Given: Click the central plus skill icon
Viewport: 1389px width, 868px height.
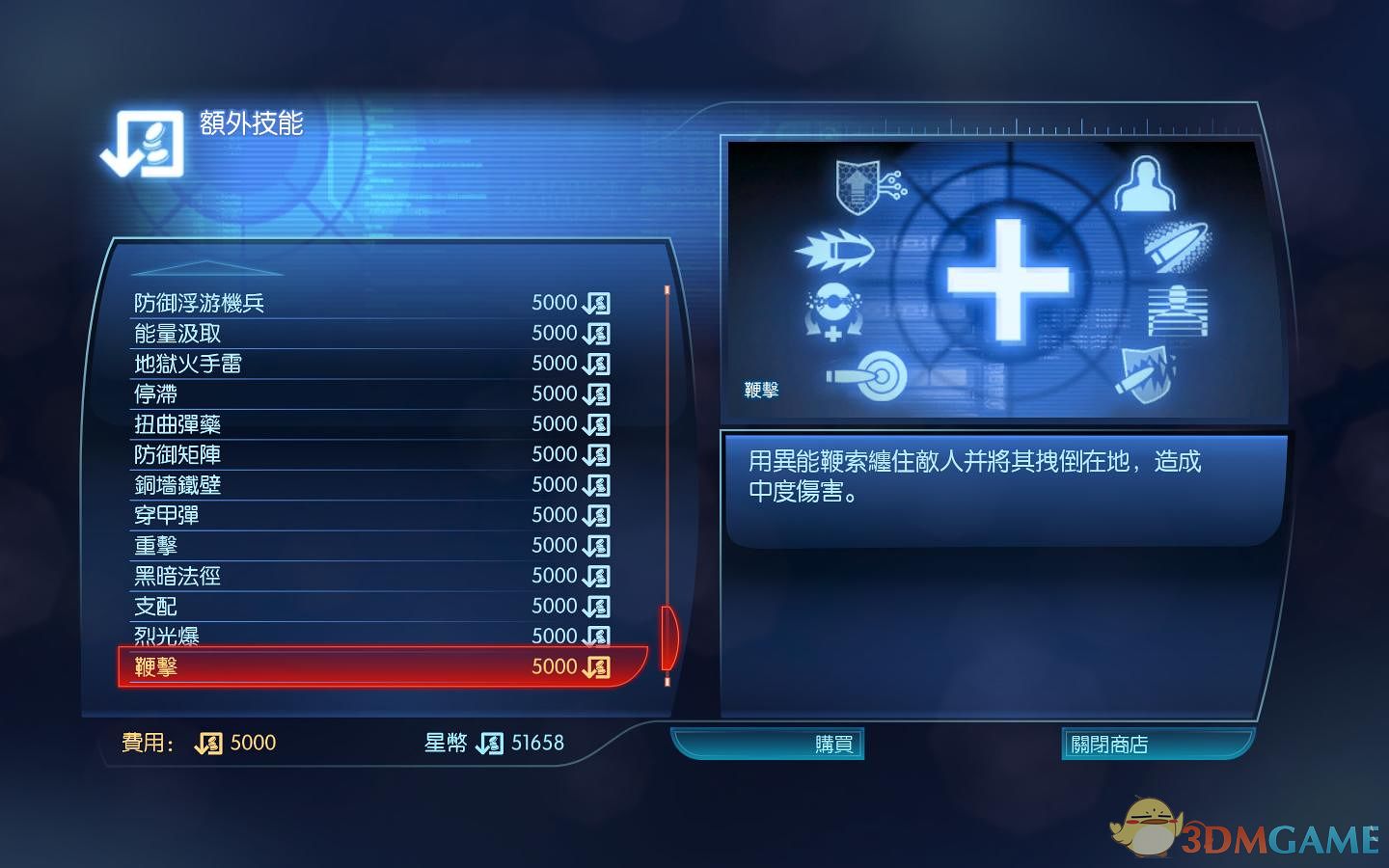Looking at the screenshot, I should 1009,282.
